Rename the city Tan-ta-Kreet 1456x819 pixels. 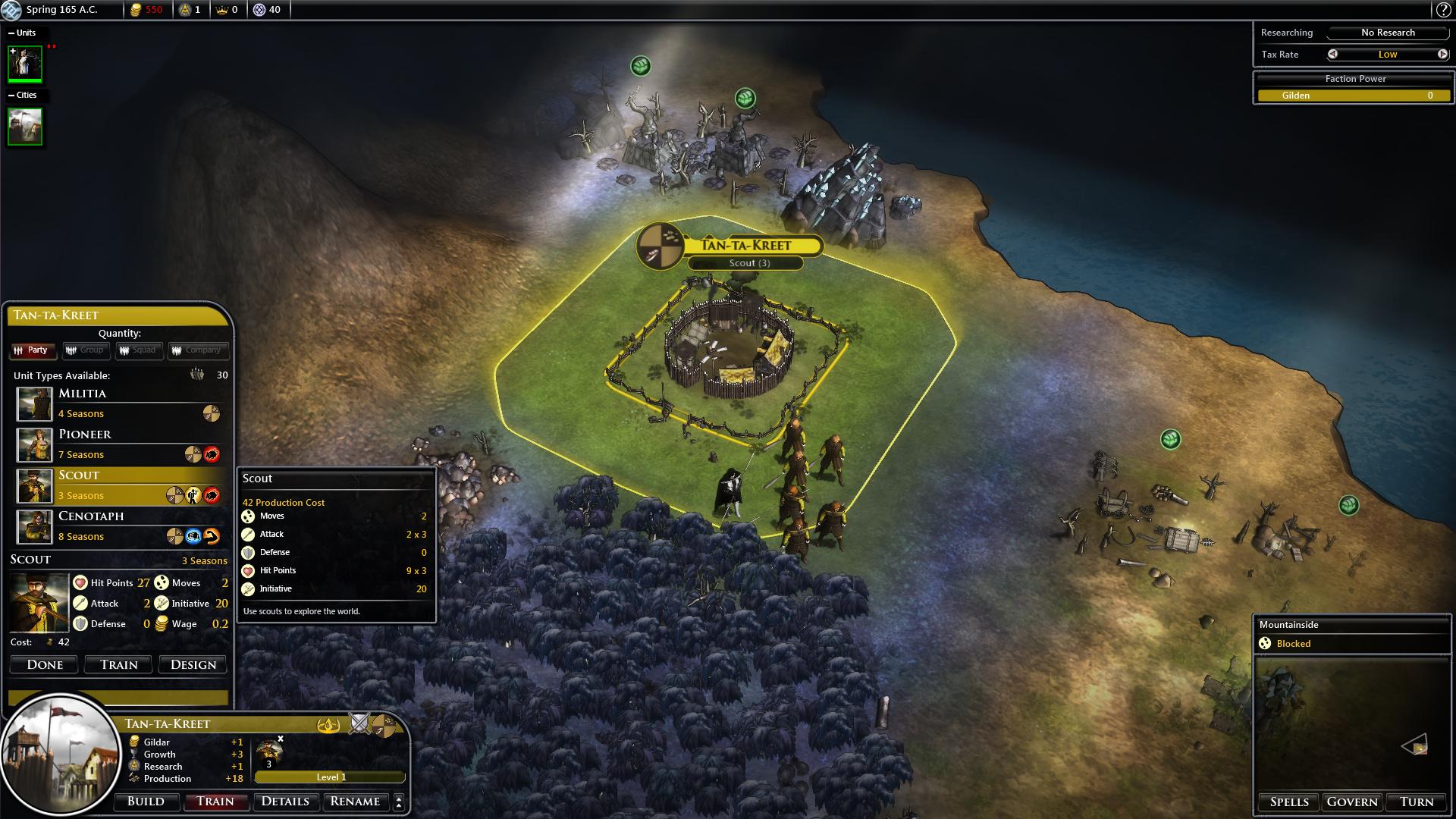(355, 802)
